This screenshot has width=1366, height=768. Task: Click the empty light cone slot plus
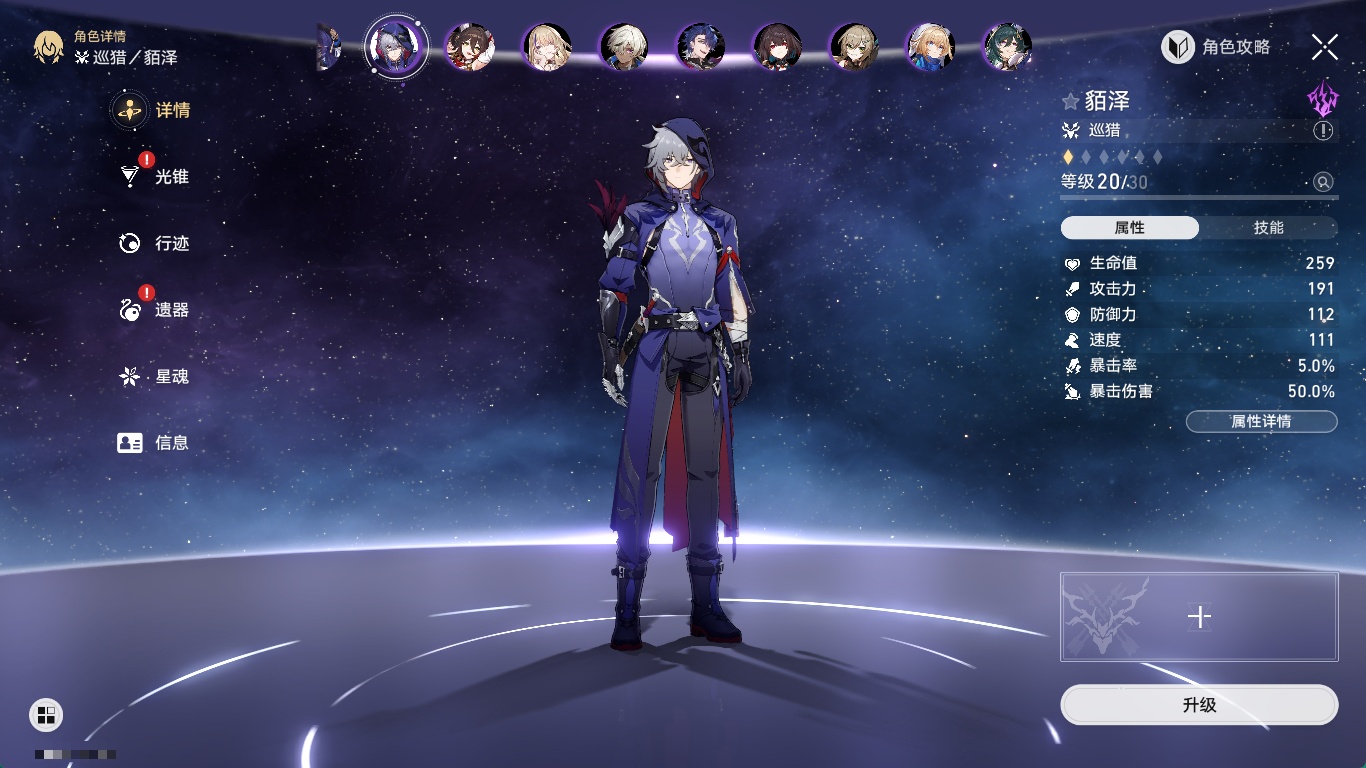pos(1199,617)
